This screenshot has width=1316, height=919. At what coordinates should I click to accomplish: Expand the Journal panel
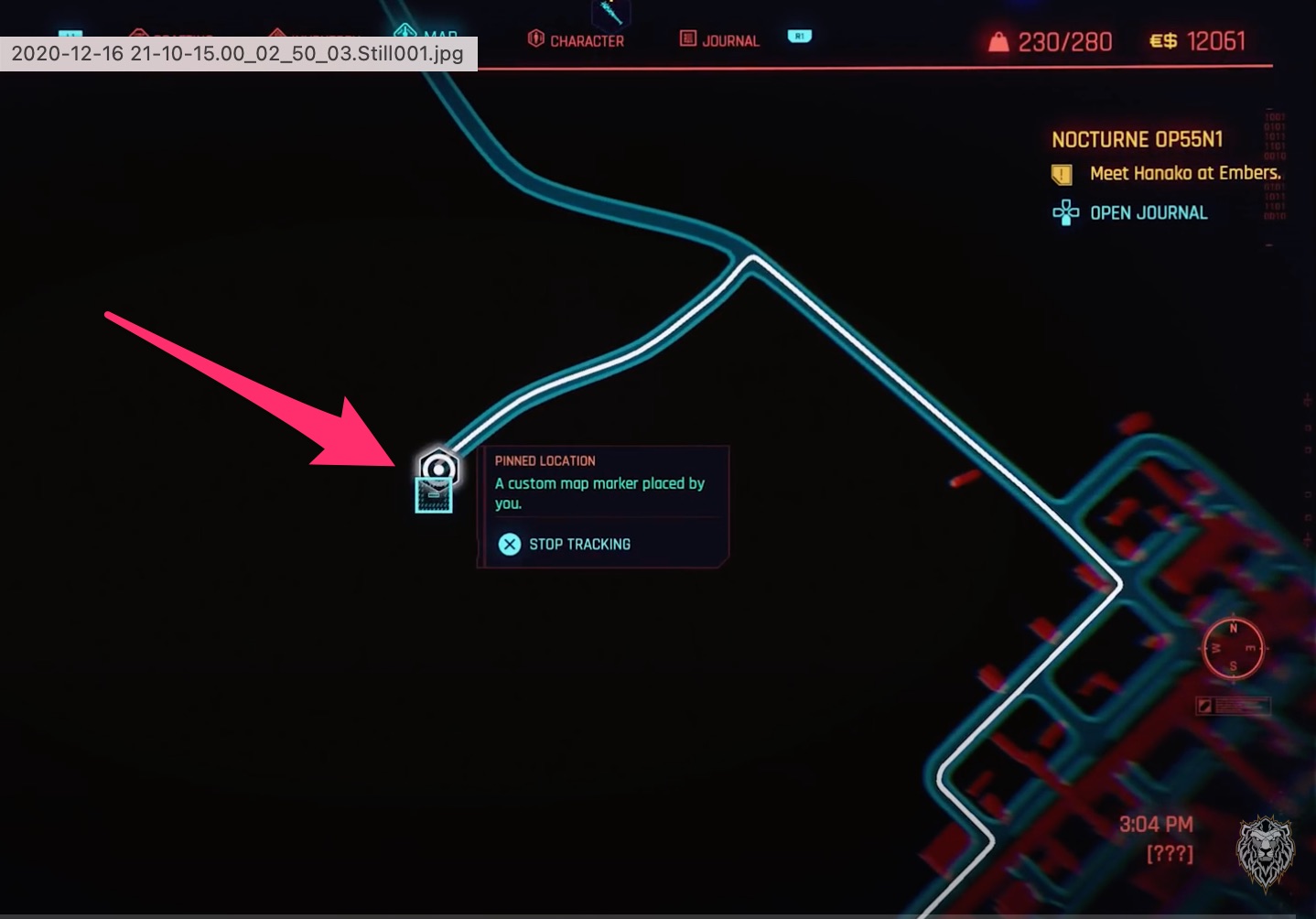pos(720,39)
